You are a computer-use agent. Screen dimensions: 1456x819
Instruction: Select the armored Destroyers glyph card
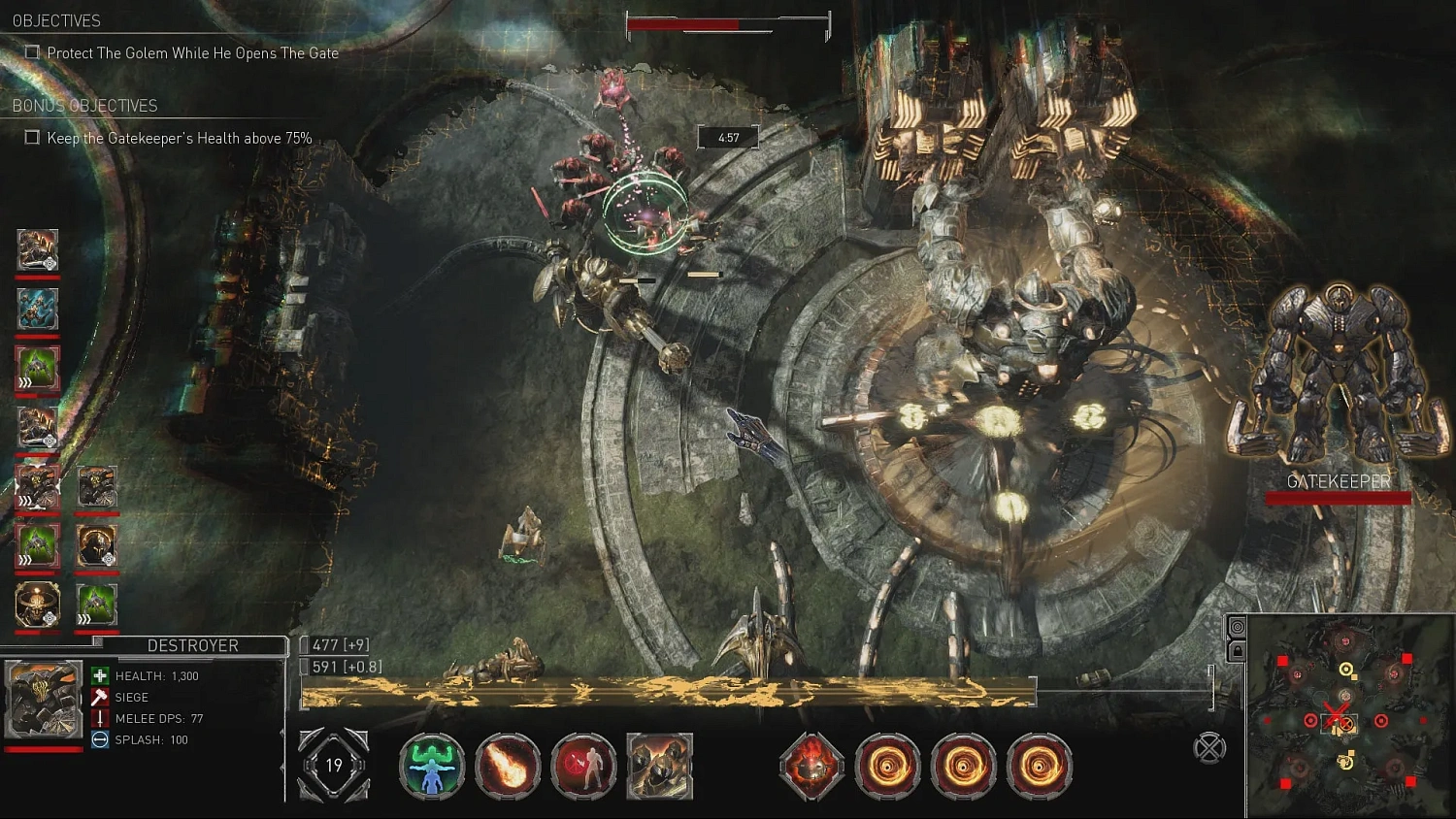coord(658,767)
